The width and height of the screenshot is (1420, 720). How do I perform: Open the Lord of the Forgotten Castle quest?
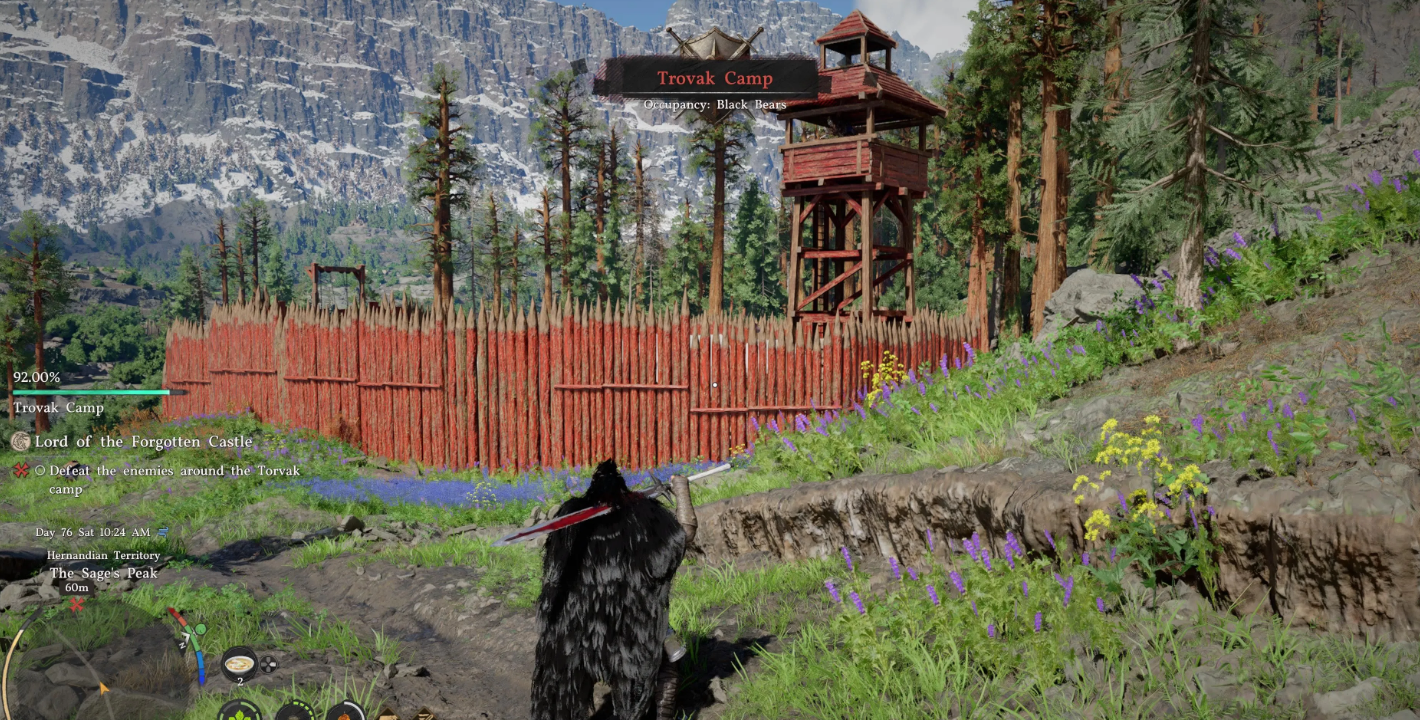click(x=143, y=442)
